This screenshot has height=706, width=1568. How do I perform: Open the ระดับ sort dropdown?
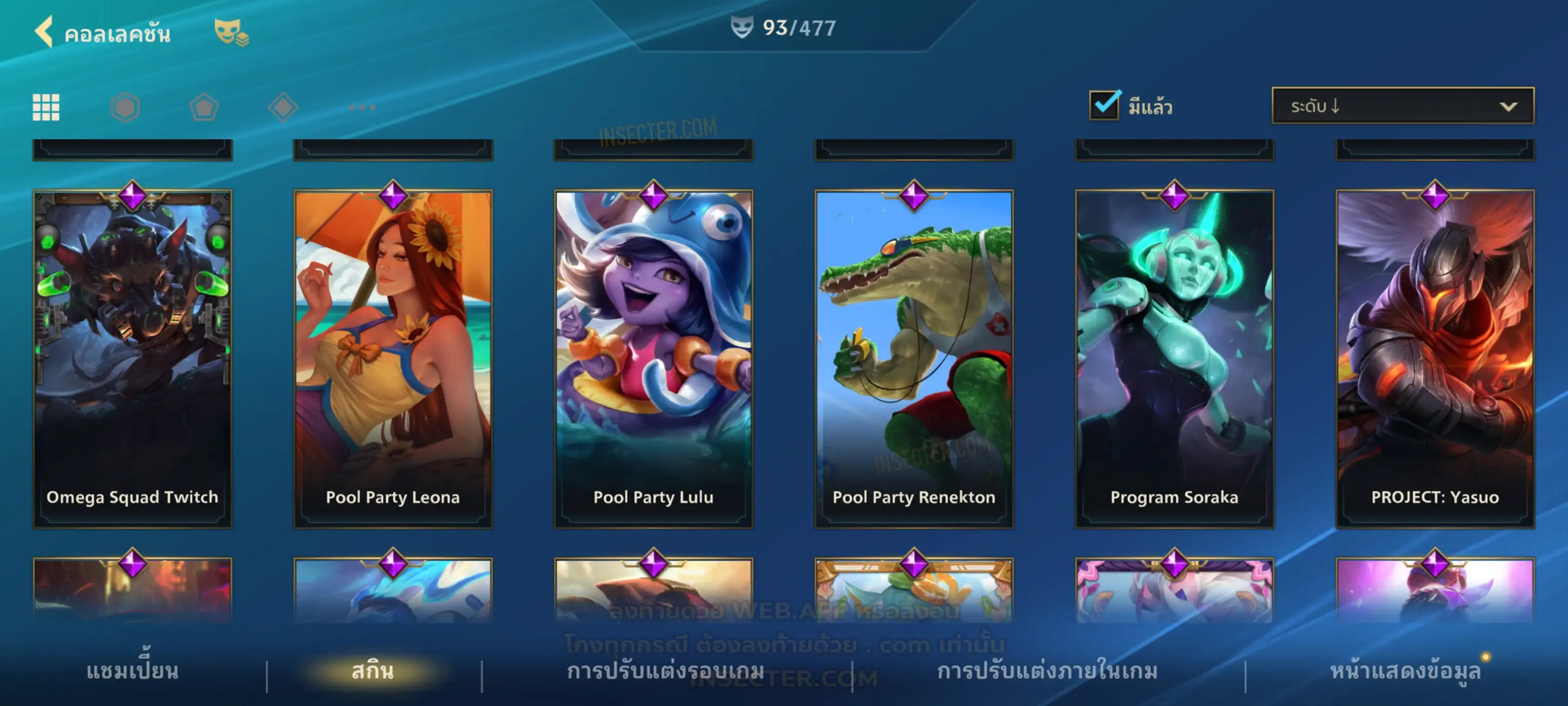point(1403,106)
